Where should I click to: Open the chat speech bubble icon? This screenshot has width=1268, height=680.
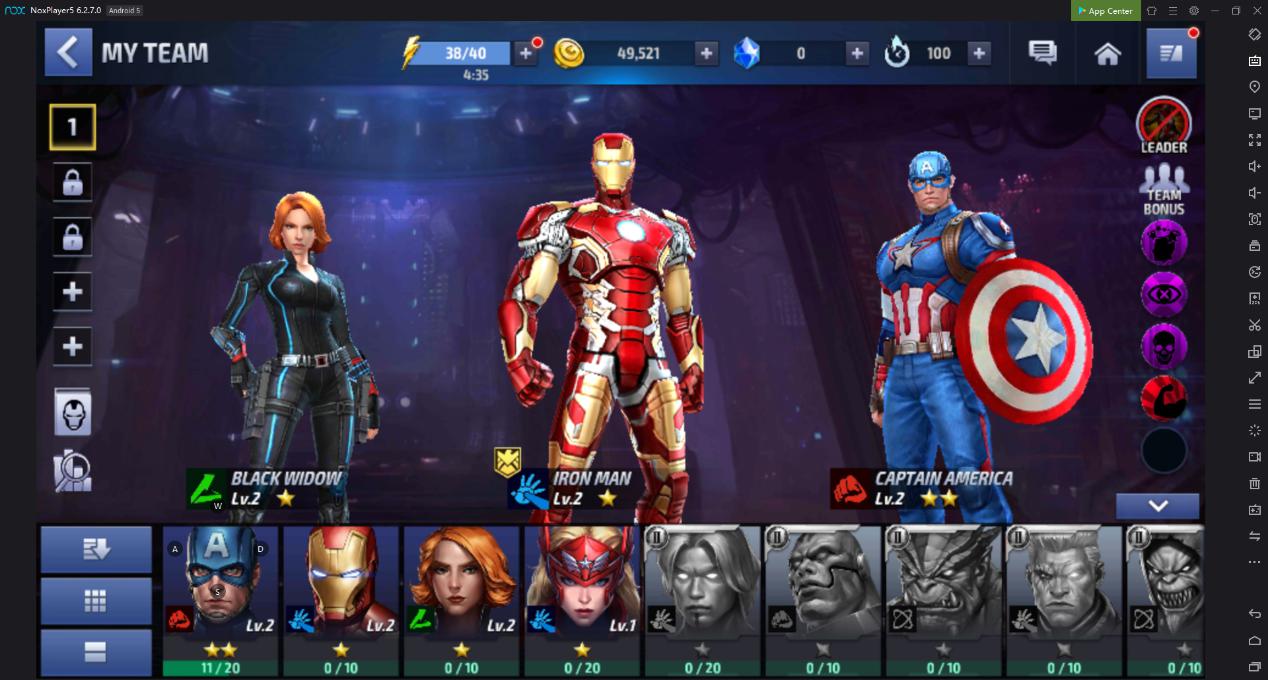[1042, 53]
